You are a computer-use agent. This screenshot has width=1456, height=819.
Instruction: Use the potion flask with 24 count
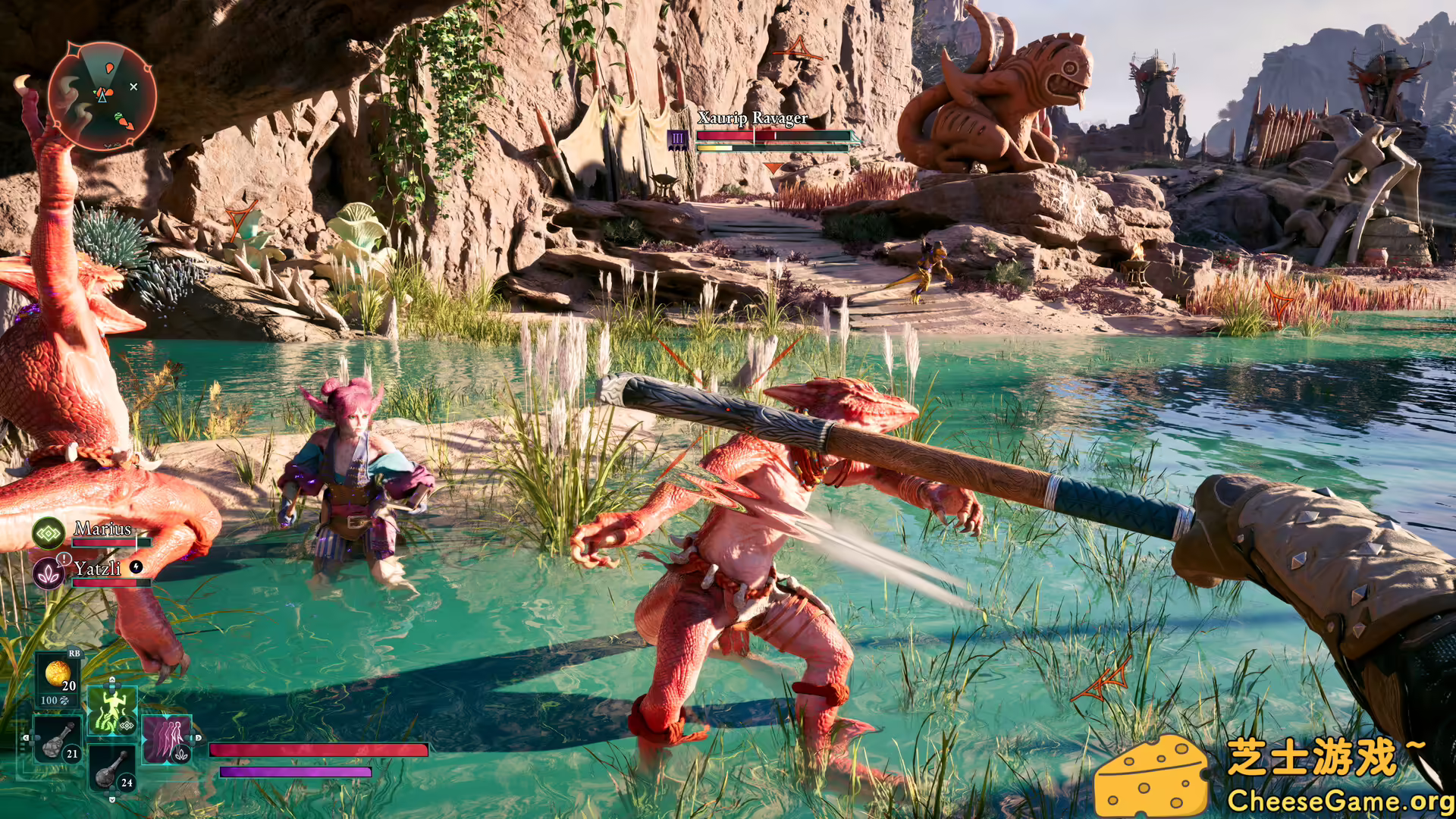(113, 769)
